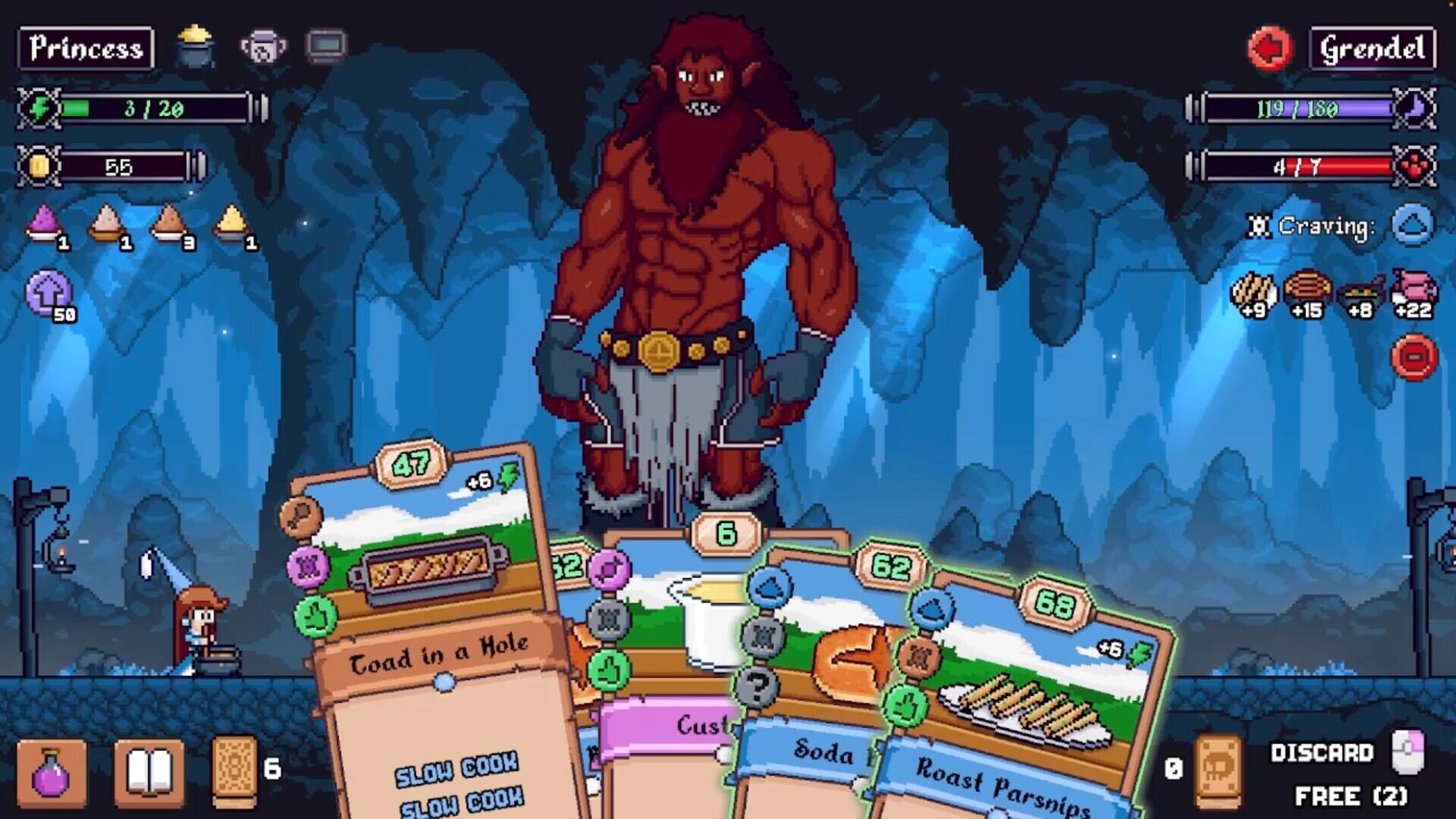Select the yellow spice pile
The width and height of the screenshot is (1456, 819).
232,224
